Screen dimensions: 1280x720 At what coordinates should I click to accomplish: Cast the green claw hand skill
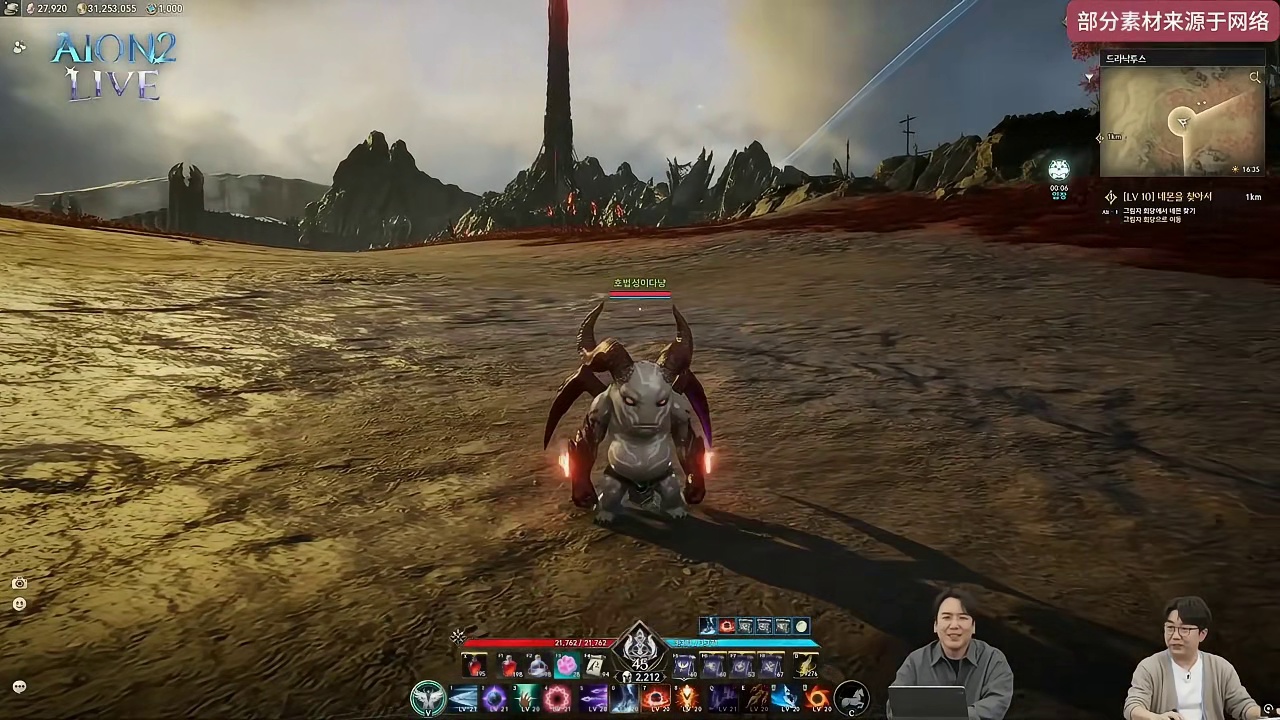point(527,698)
